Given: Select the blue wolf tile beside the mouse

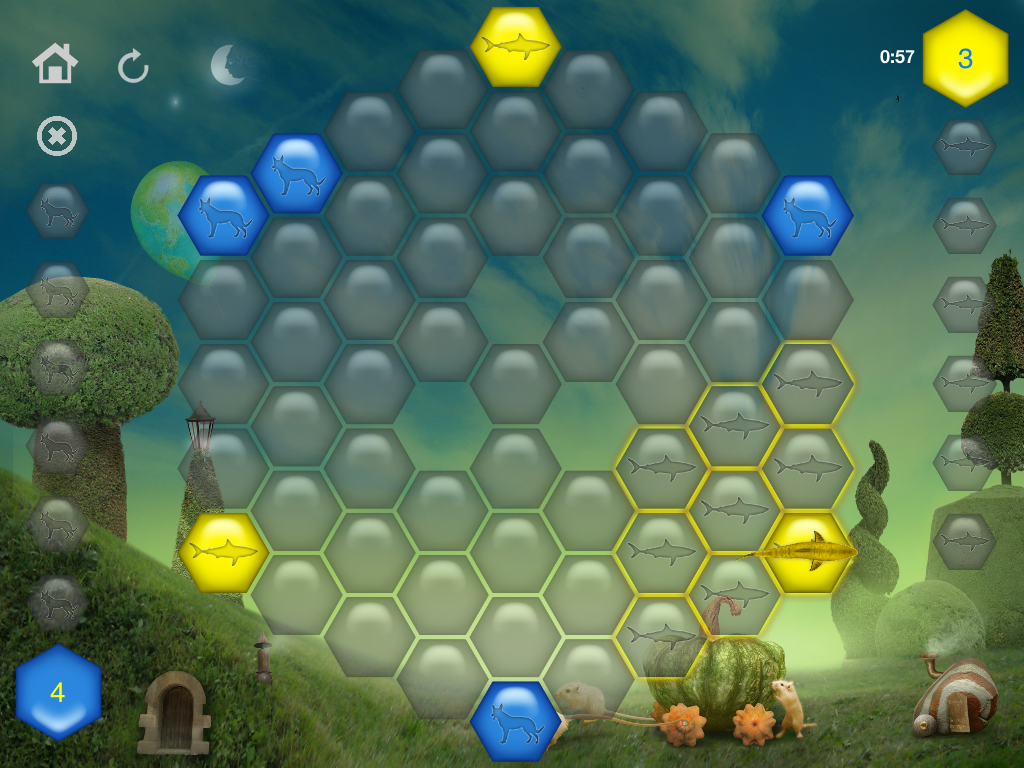Looking at the screenshot, I should pyautogui.click(x=516, y=720).
